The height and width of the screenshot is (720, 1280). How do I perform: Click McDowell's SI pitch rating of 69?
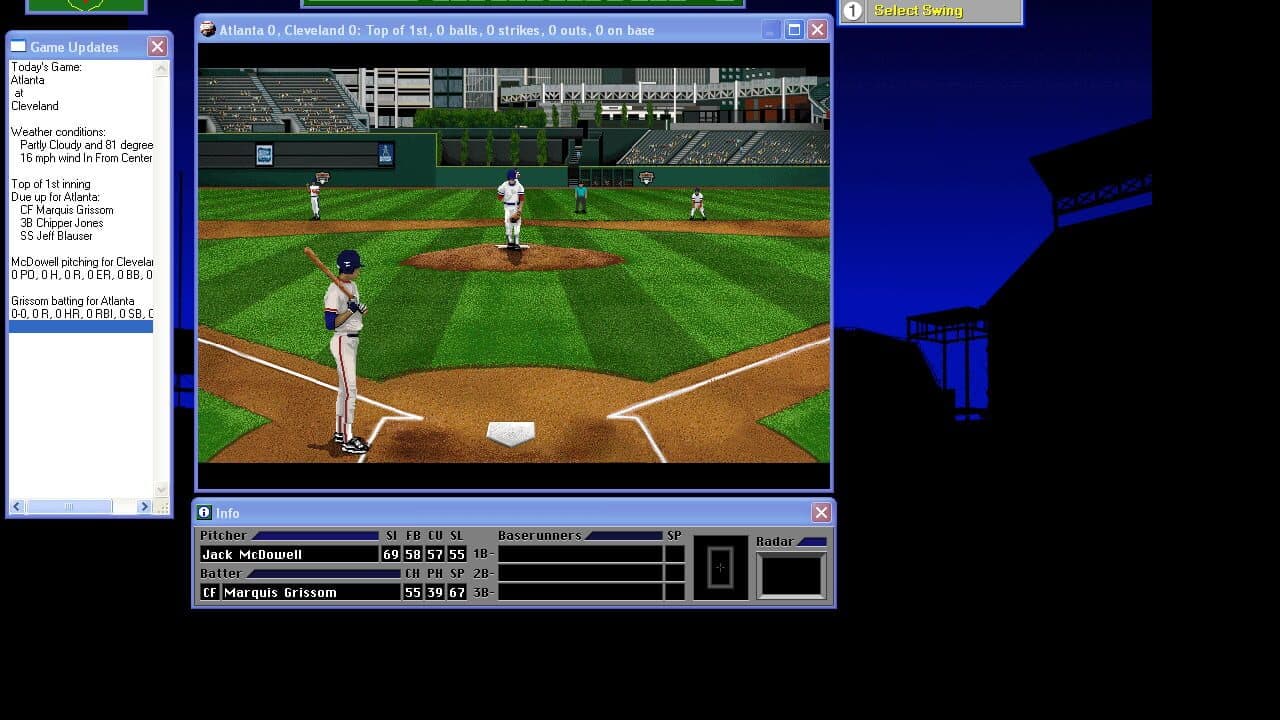[x=390, y=554]
